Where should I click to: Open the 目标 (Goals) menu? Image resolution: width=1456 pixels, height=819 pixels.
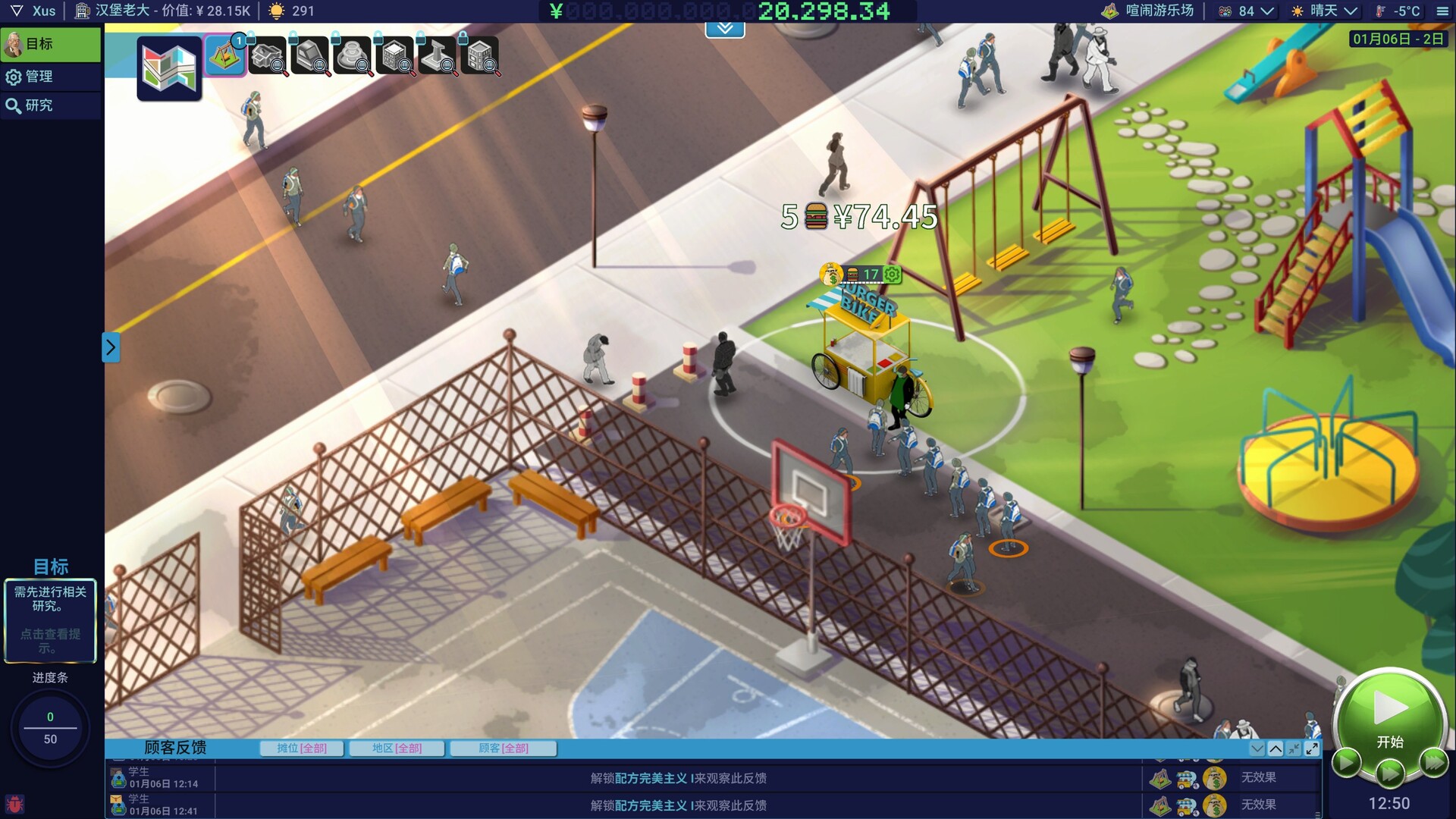pos(50,44)
